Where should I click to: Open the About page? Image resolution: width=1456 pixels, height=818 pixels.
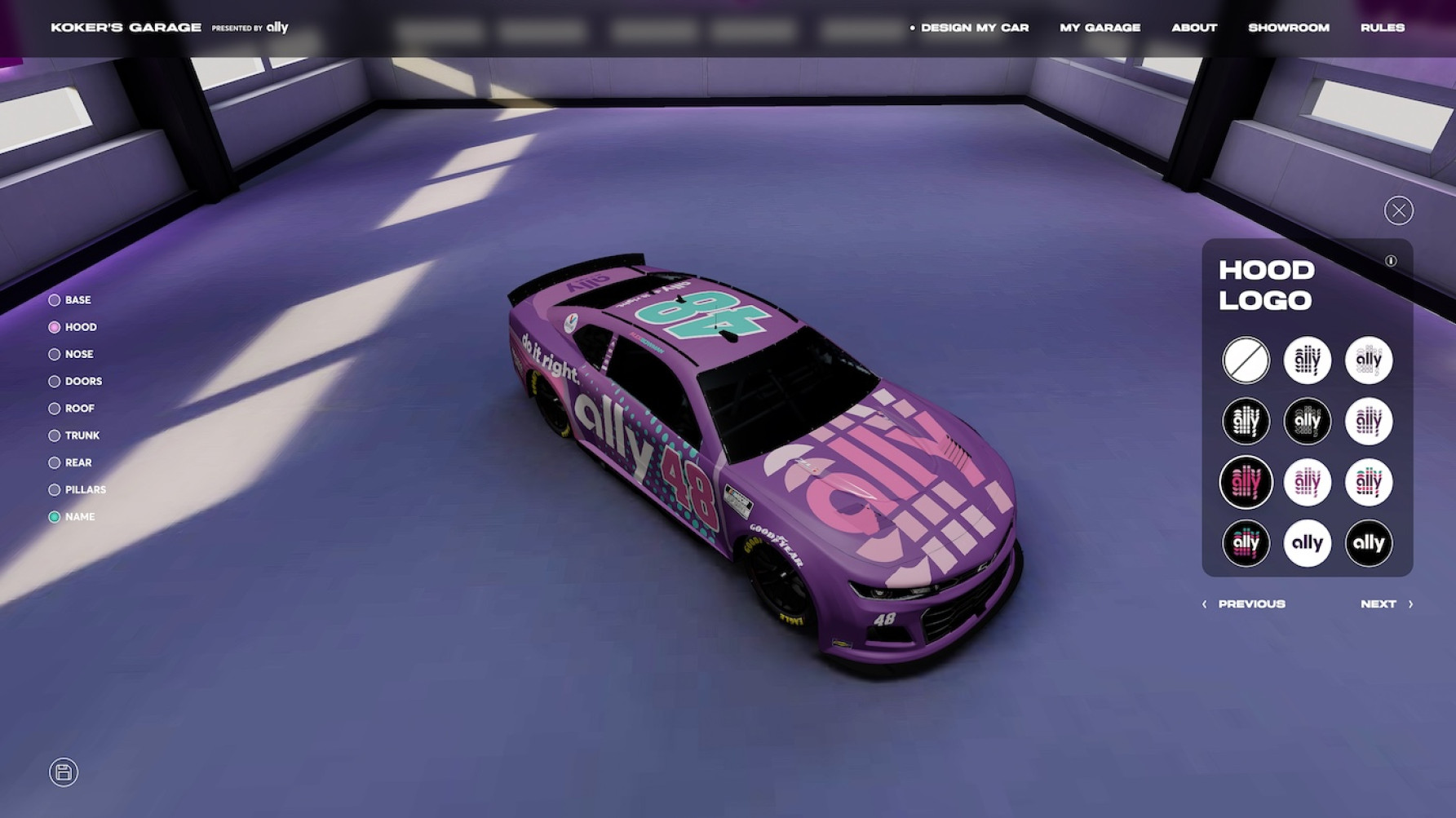click(x=1194, y=28)
